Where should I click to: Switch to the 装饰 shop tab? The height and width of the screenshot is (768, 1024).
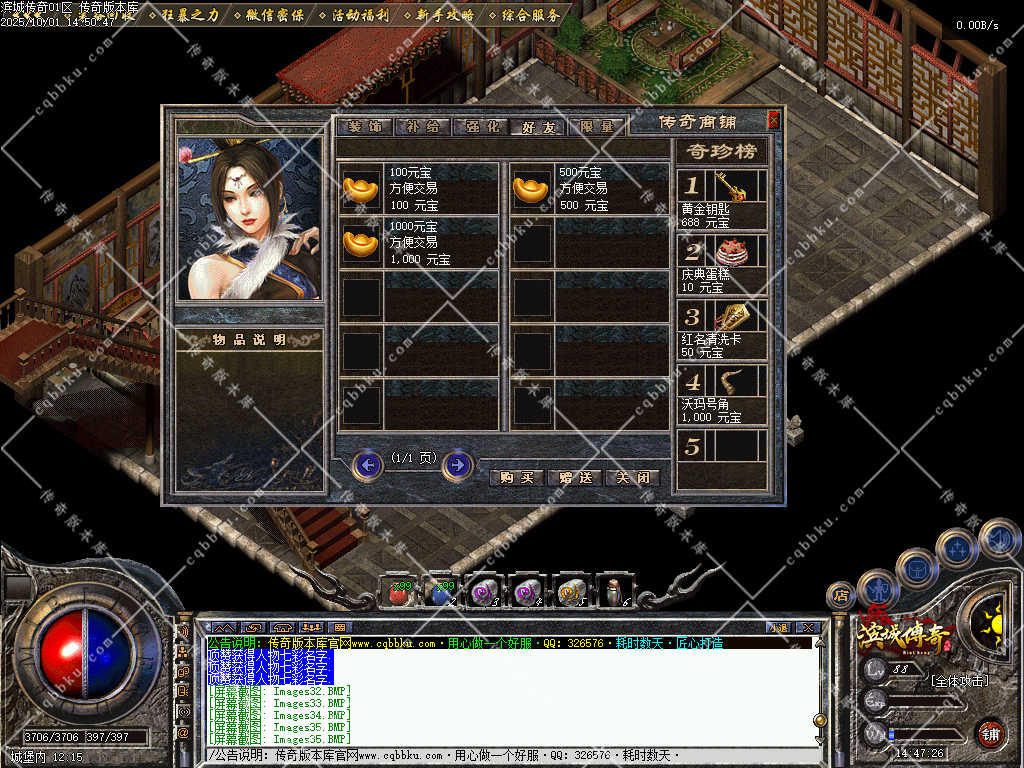click(x=363, y=127)
